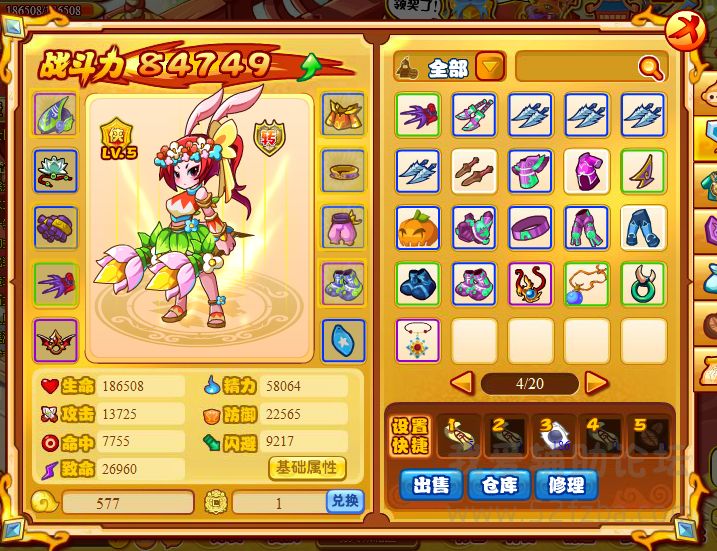Click the equipped gold belt slot
717x551 pixels.
[x=343, y=171]
